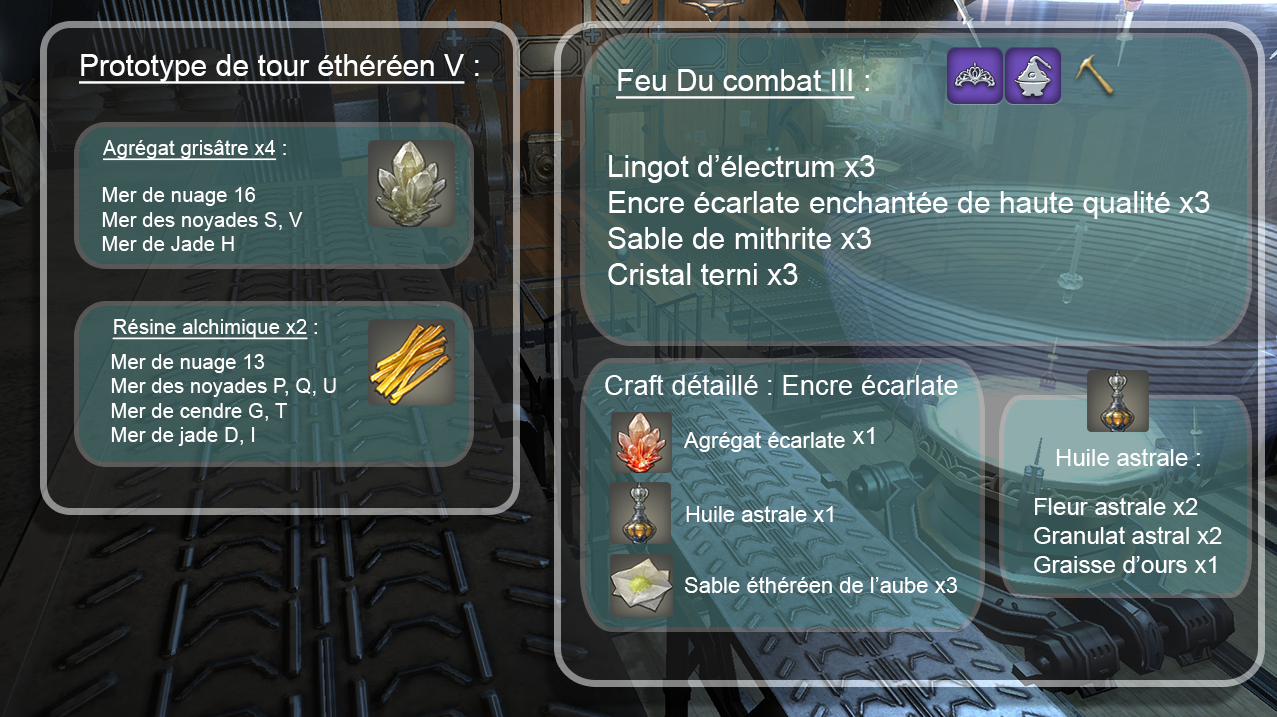Click the golden hammer icon
This screenshot has height=717, width=1277.
(x=1094, y=74)
